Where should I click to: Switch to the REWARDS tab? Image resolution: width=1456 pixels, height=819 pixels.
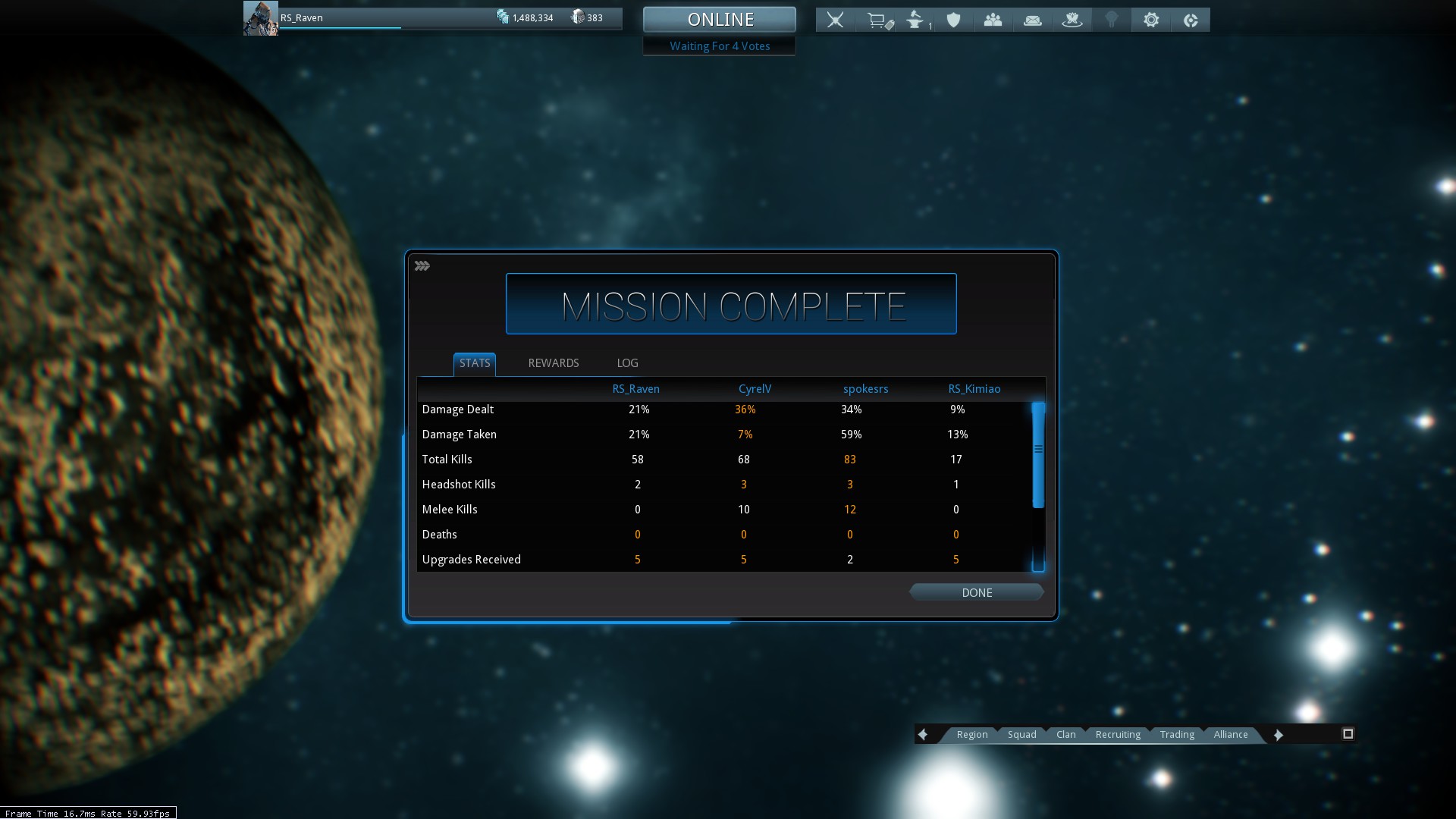tap(553, 363)
